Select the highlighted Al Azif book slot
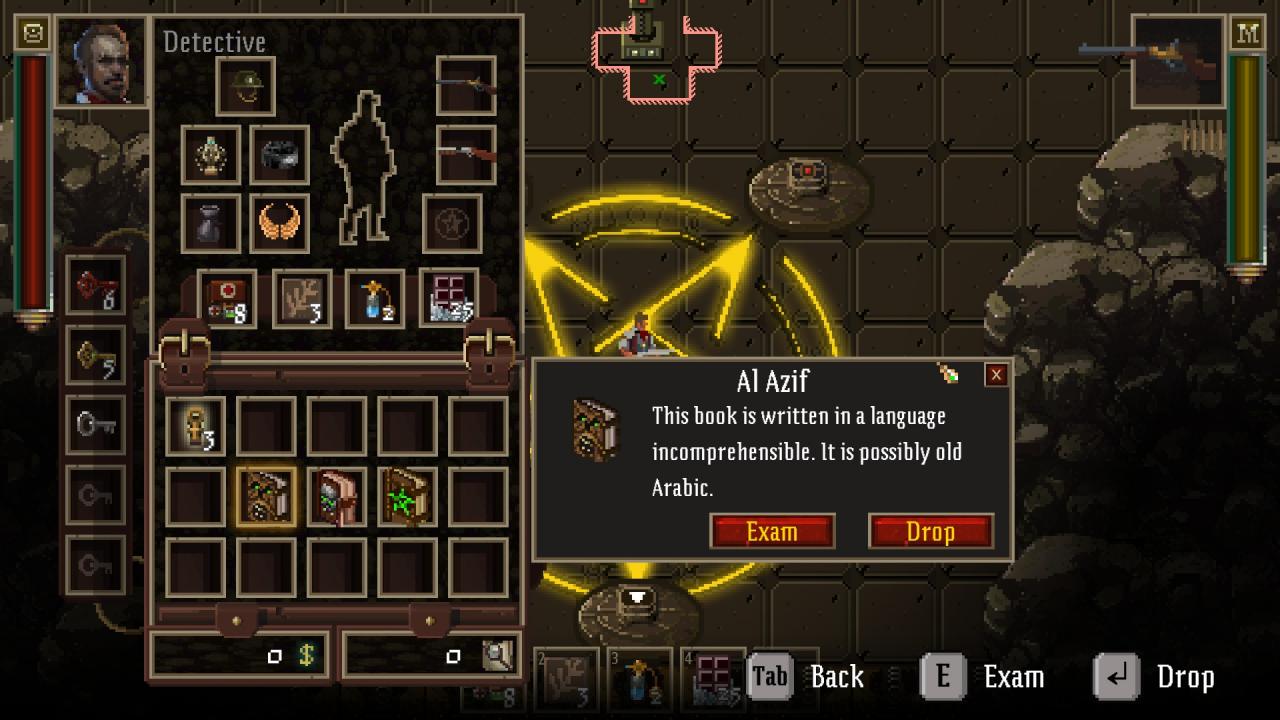The width and height of the screenshot is (1280, 720). (266, 497)
